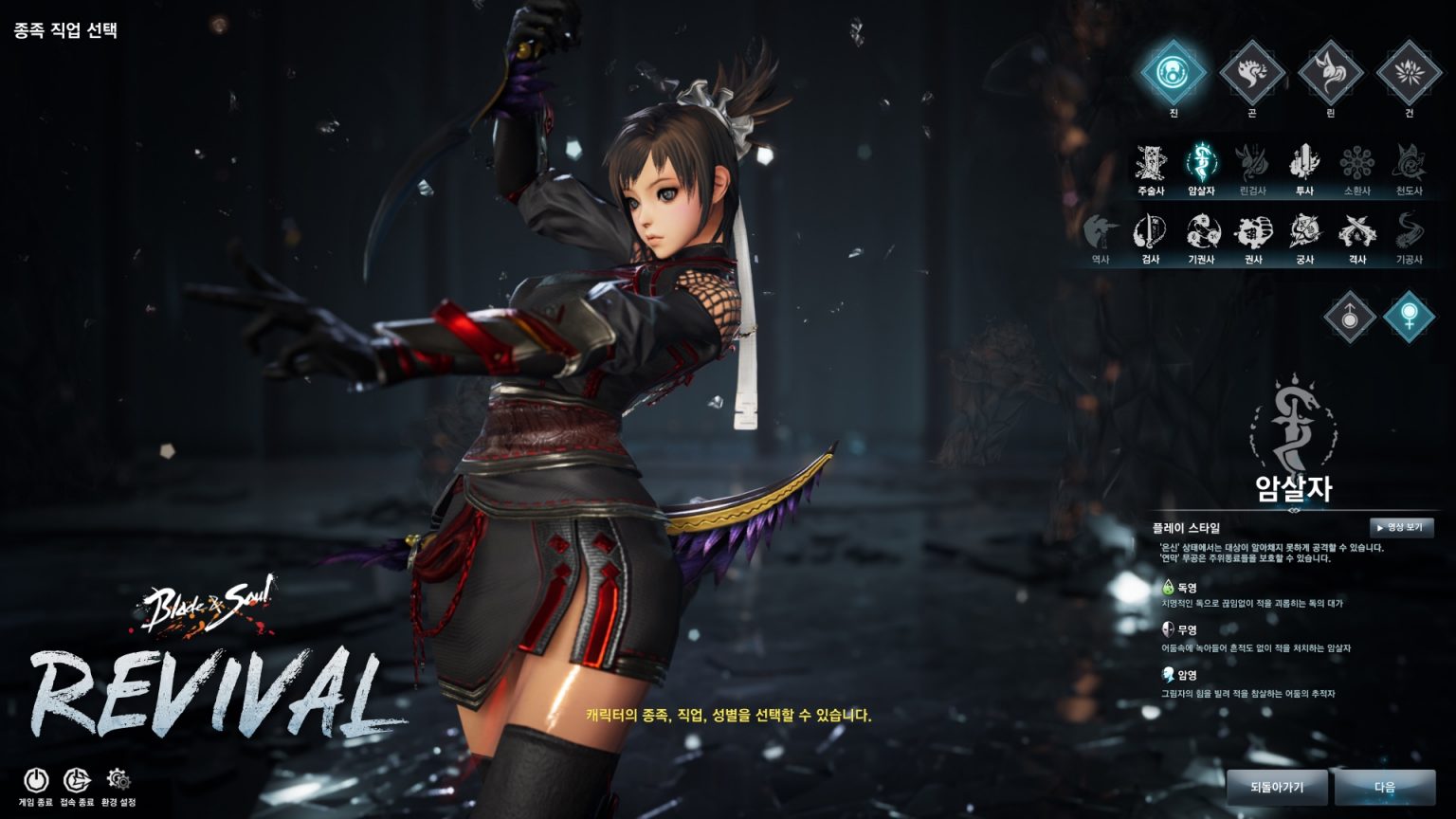Viewport: 1456px width, 819px height.
Task: Click the 다음 (Next) button
Action: [x=1384, y=787]
